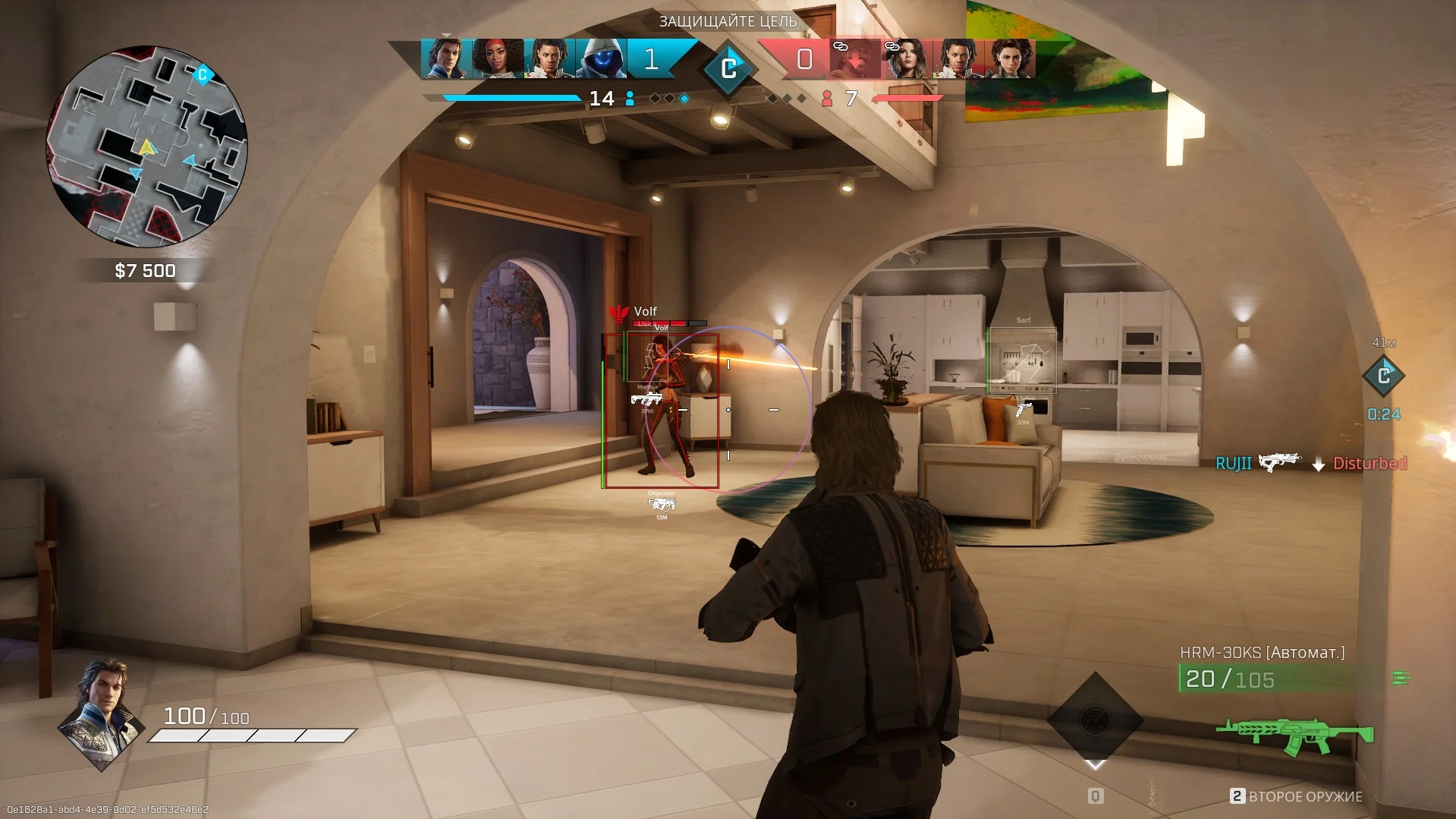Image resolution: width=1456 pixels, height=819 pixels.
Task: Activate the dark diamond ability icon
Action: click(1095, 720)
